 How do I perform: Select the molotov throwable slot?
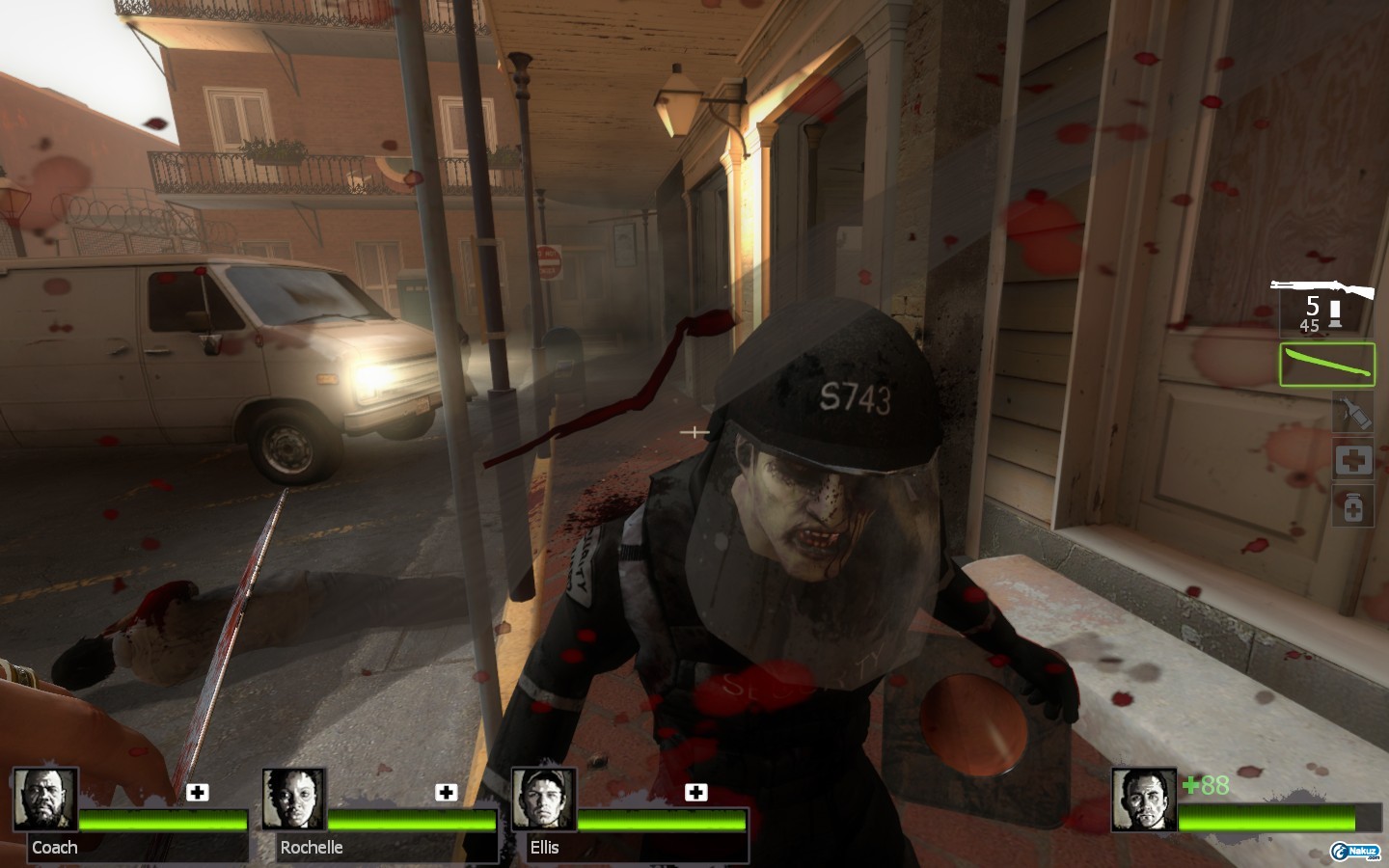pos(1352,413)
